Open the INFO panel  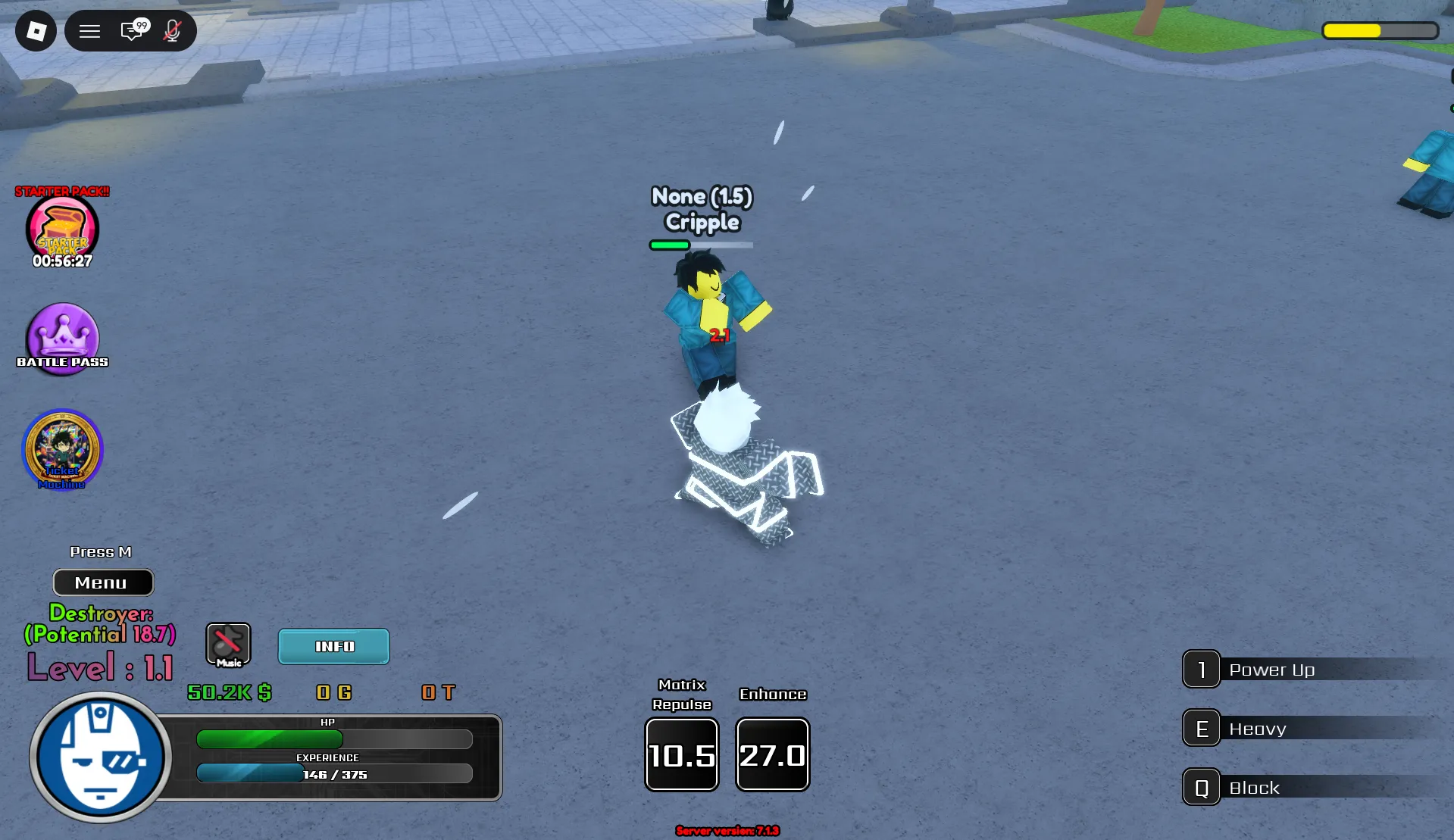click(x=333, y=646)
